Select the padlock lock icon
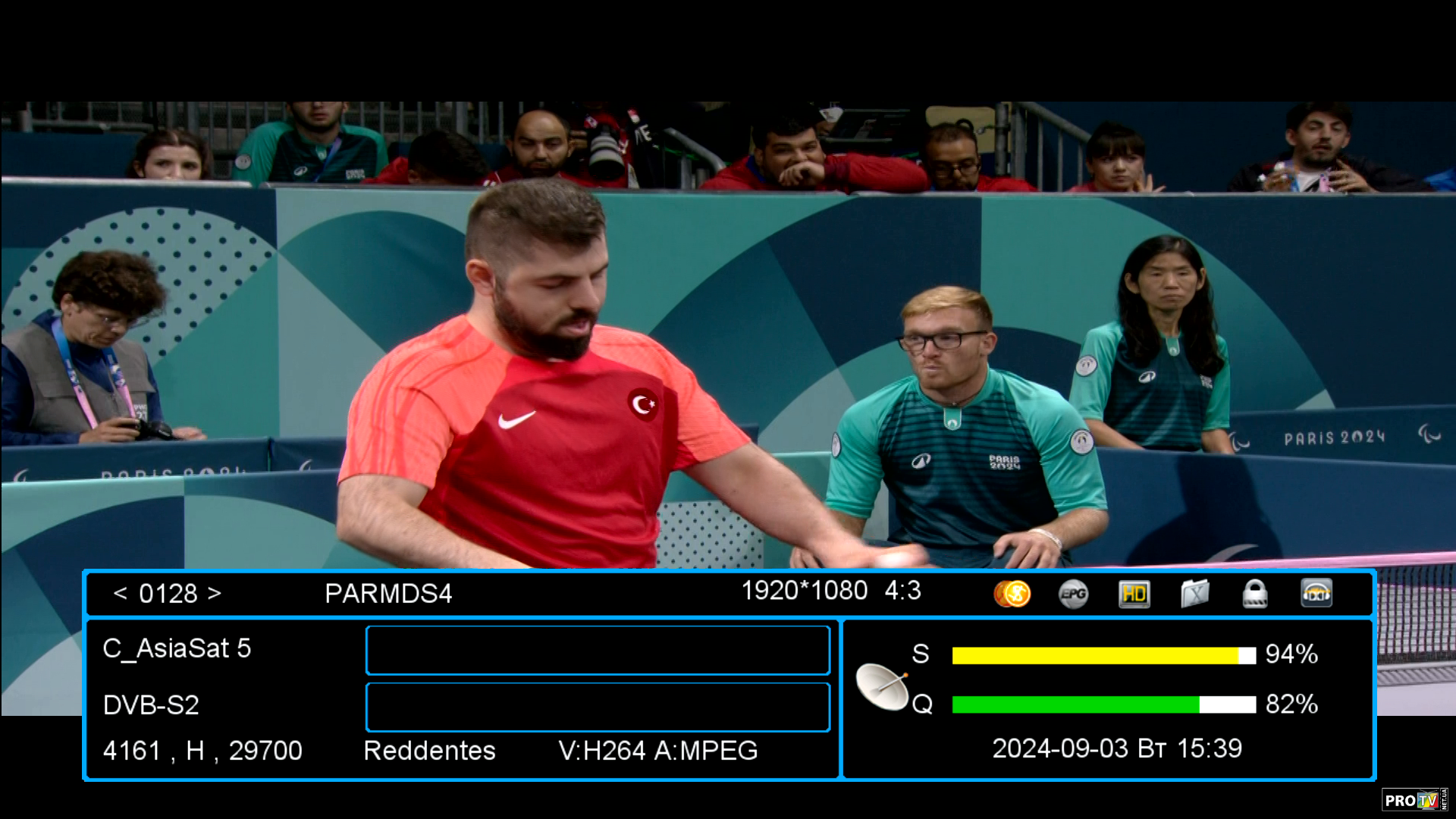 tap(1255, 594)
